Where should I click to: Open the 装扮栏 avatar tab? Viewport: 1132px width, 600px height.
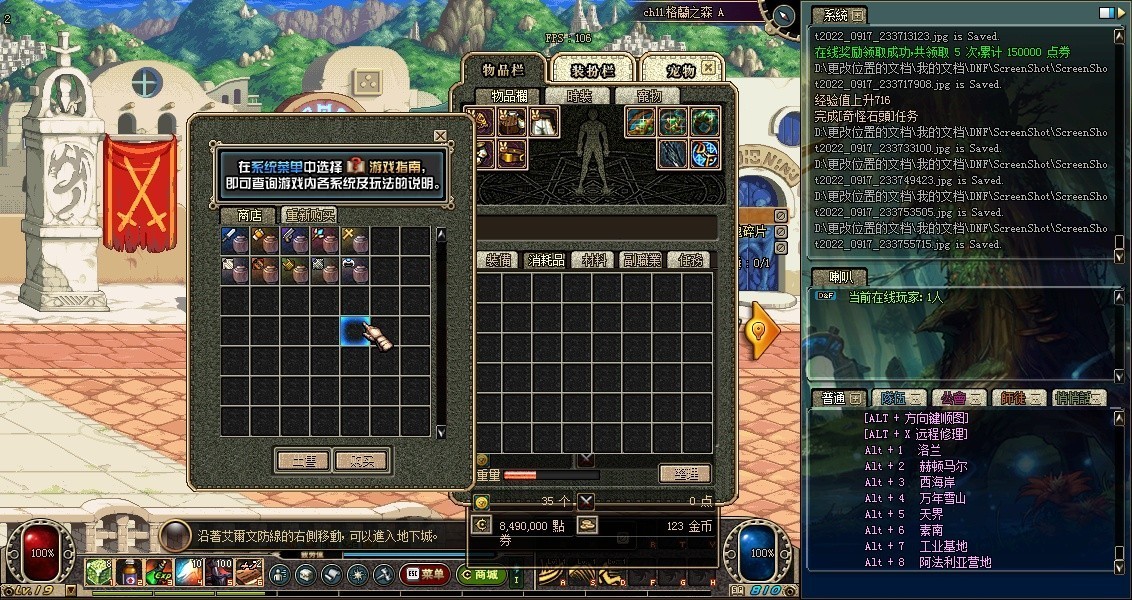point(592,70)
